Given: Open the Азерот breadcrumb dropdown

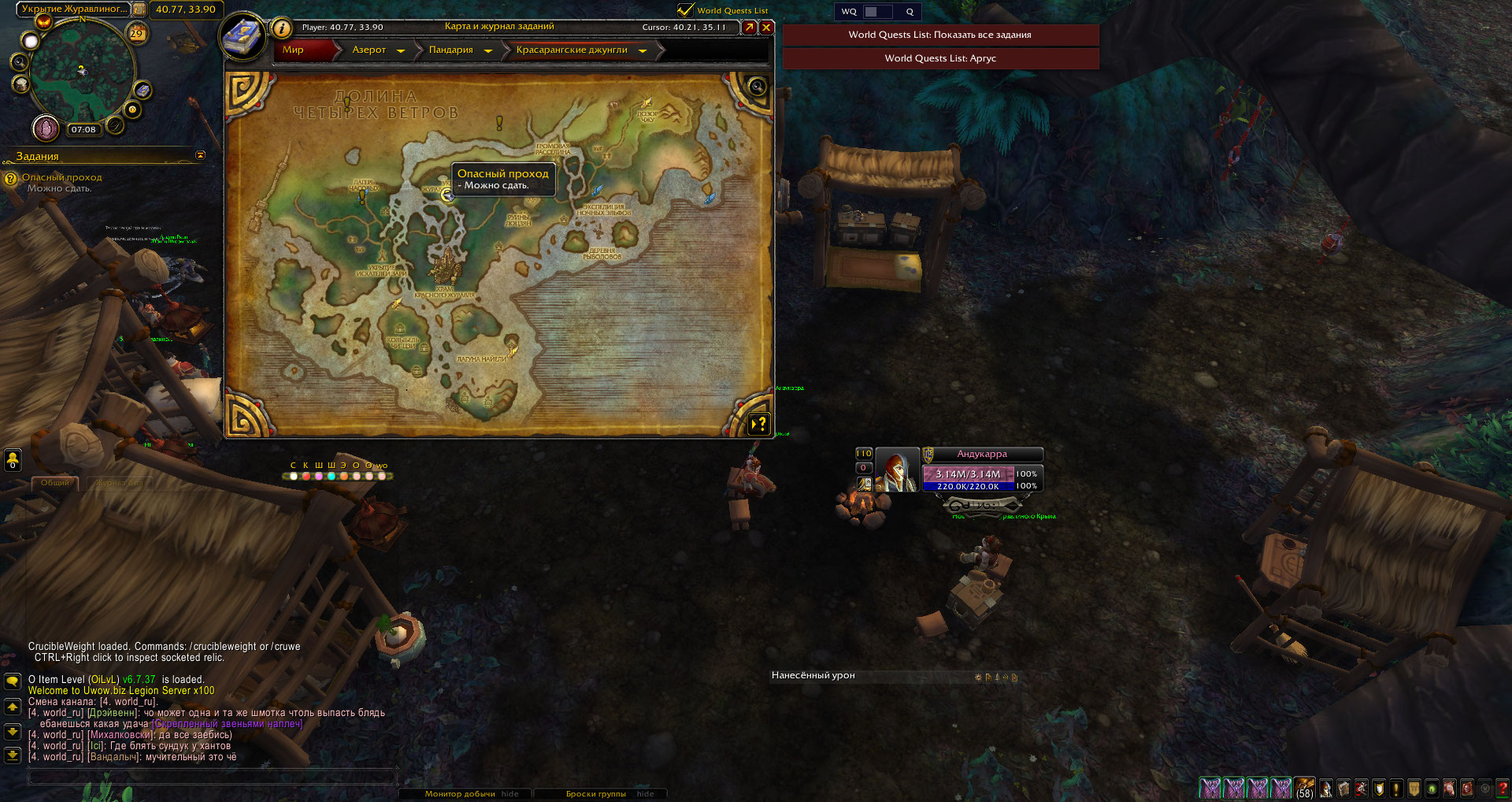Looking at the screenshot, I should tap(401, 50).
